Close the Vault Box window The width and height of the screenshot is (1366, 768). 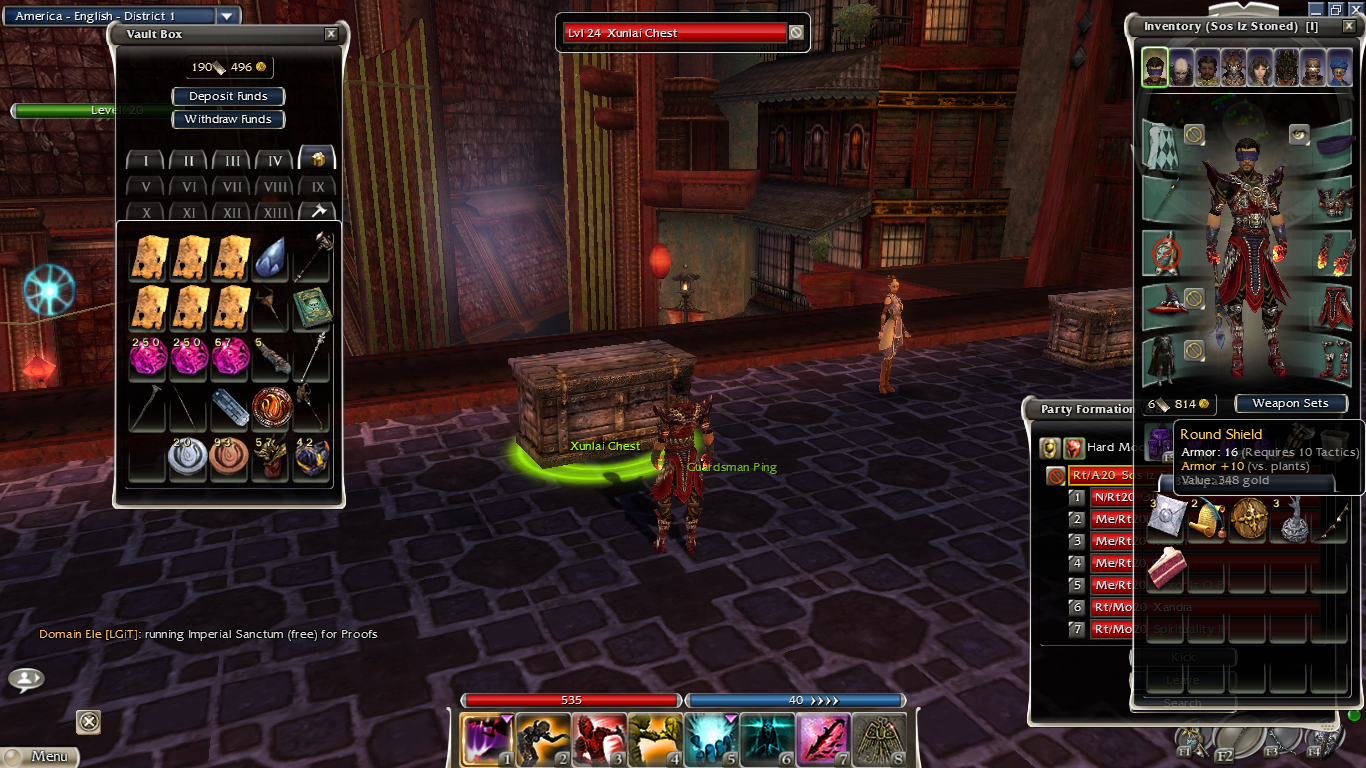[x=331, y=34]
